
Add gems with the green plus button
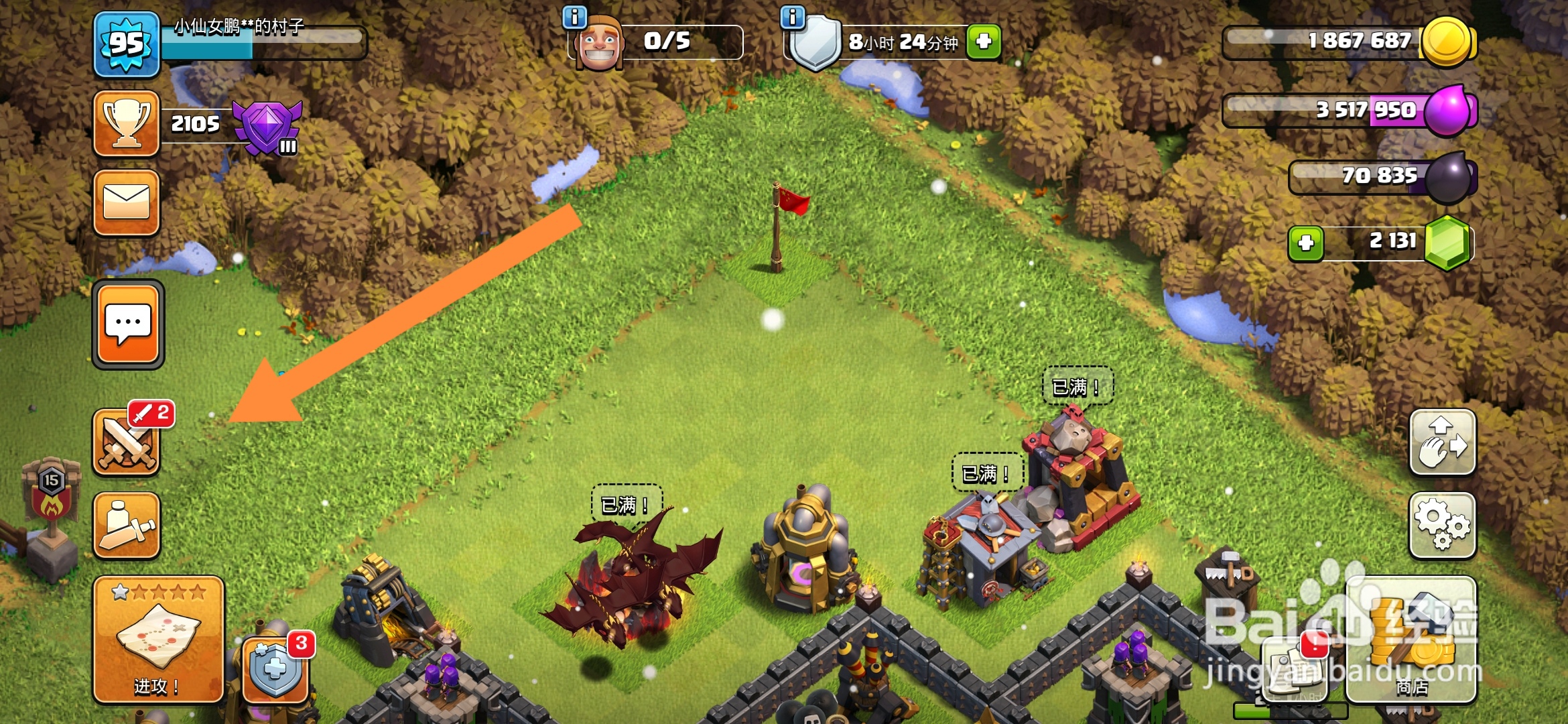pyautogui.click(x=1306, y=243)
